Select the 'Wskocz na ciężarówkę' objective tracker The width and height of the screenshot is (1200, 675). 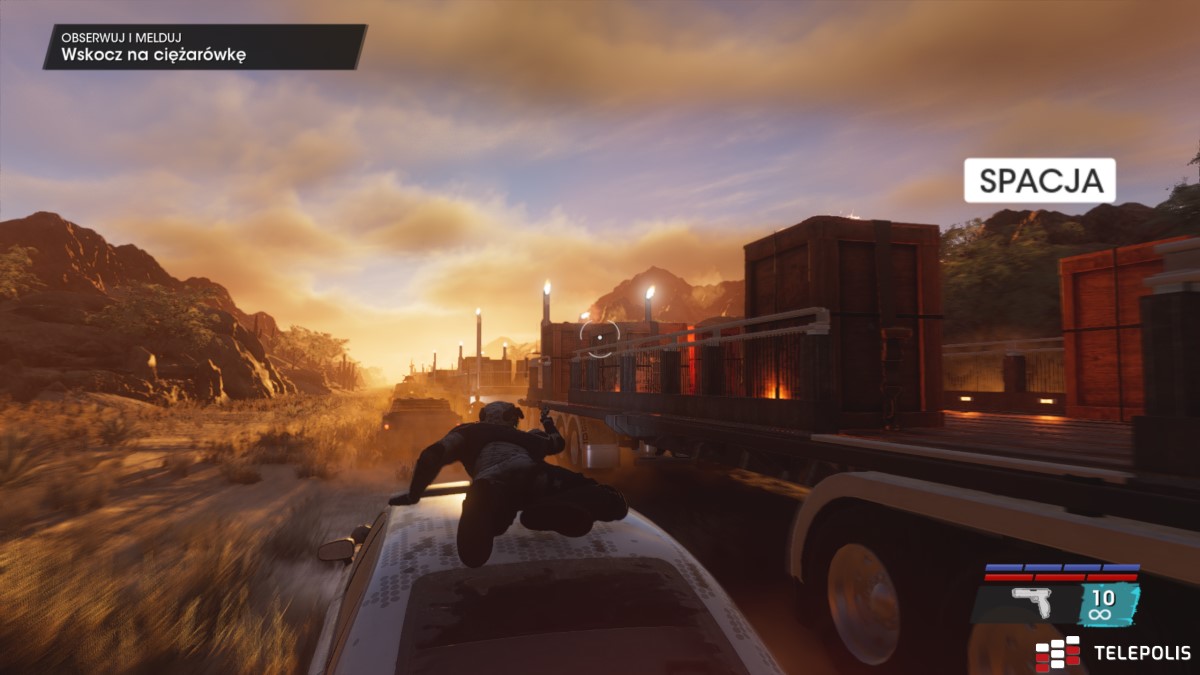tap(205, 47)
